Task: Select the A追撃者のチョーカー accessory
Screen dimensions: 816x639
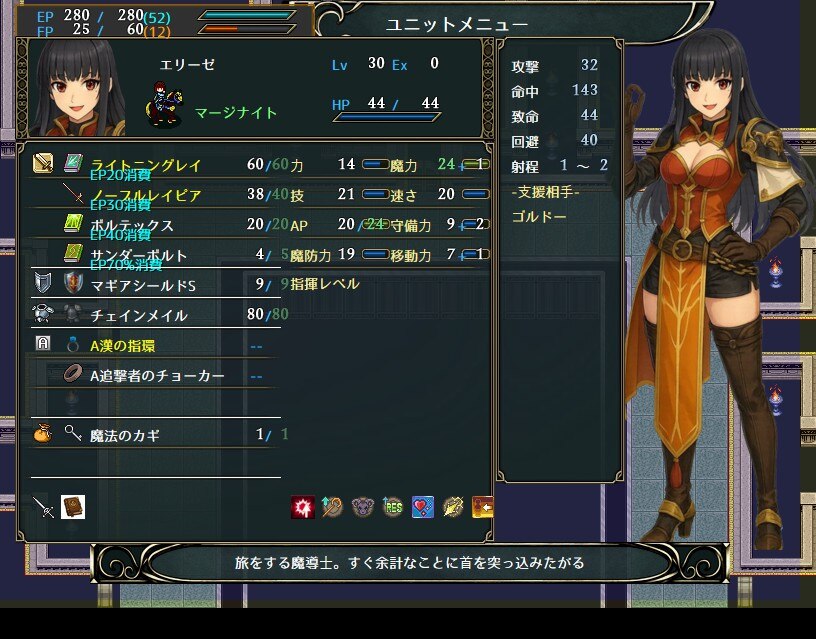Action: coord(157,376)
